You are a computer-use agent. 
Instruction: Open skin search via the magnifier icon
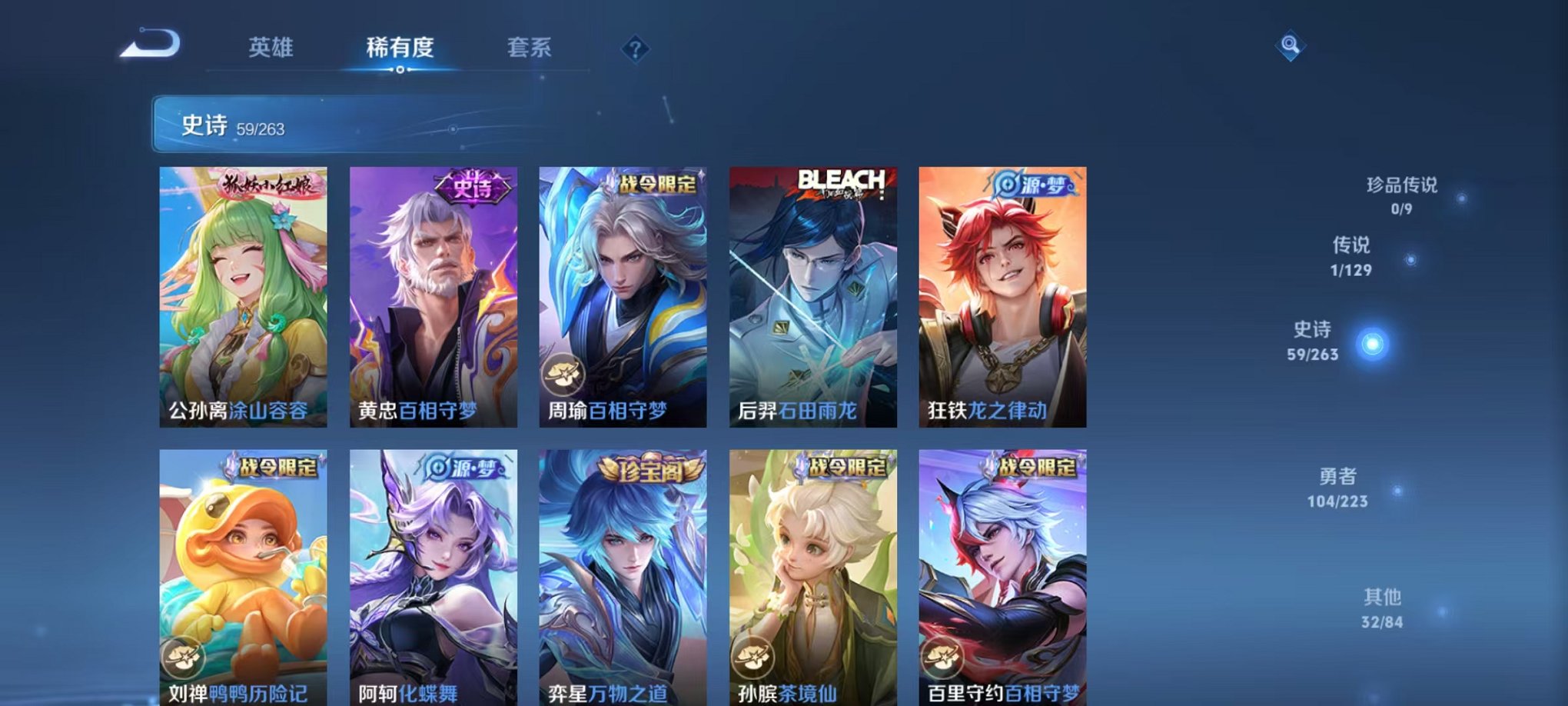click(x=1291, y=45)
